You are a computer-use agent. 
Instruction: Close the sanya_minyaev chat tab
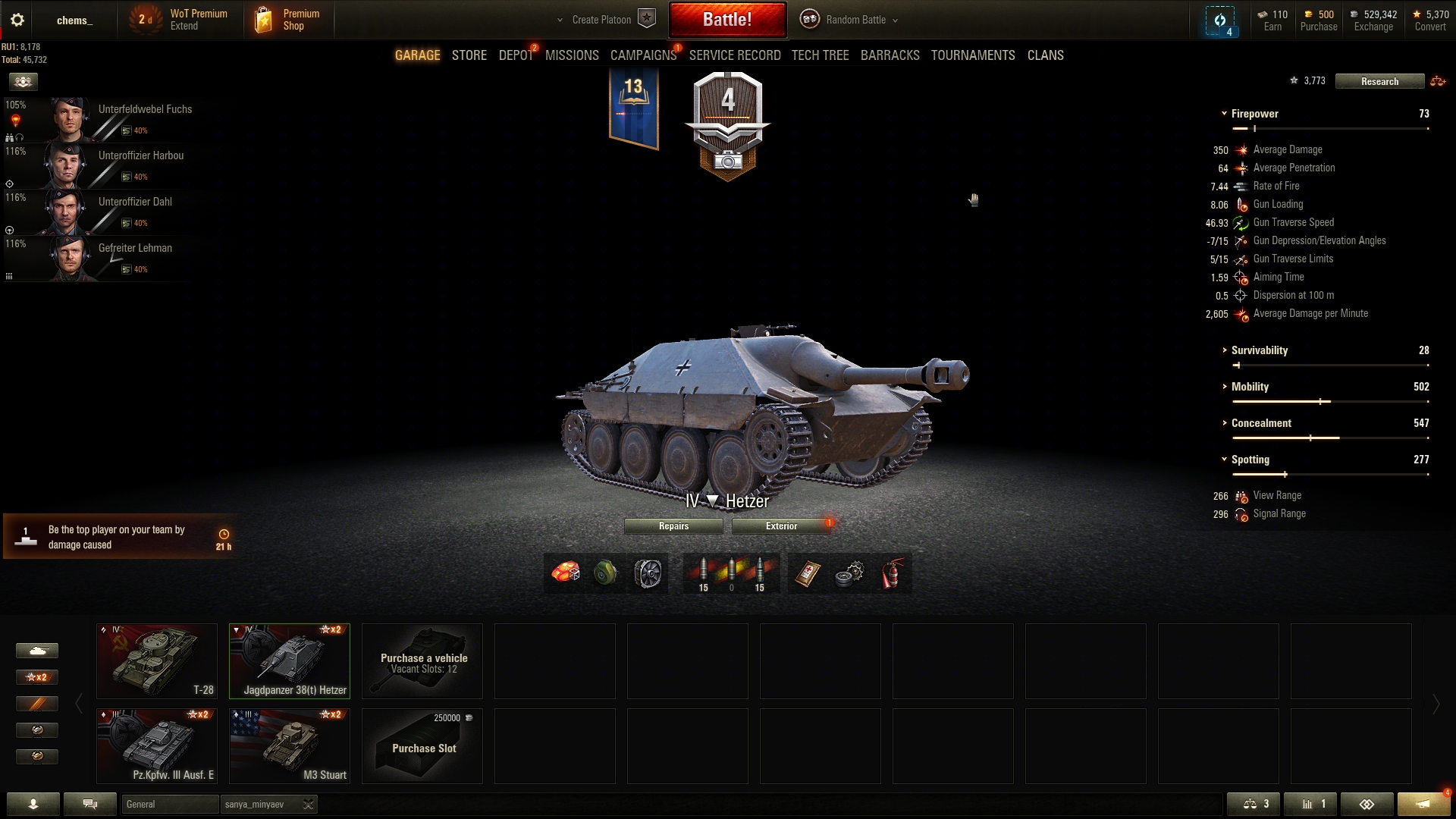pyautogui.click(x=308, y=804)
